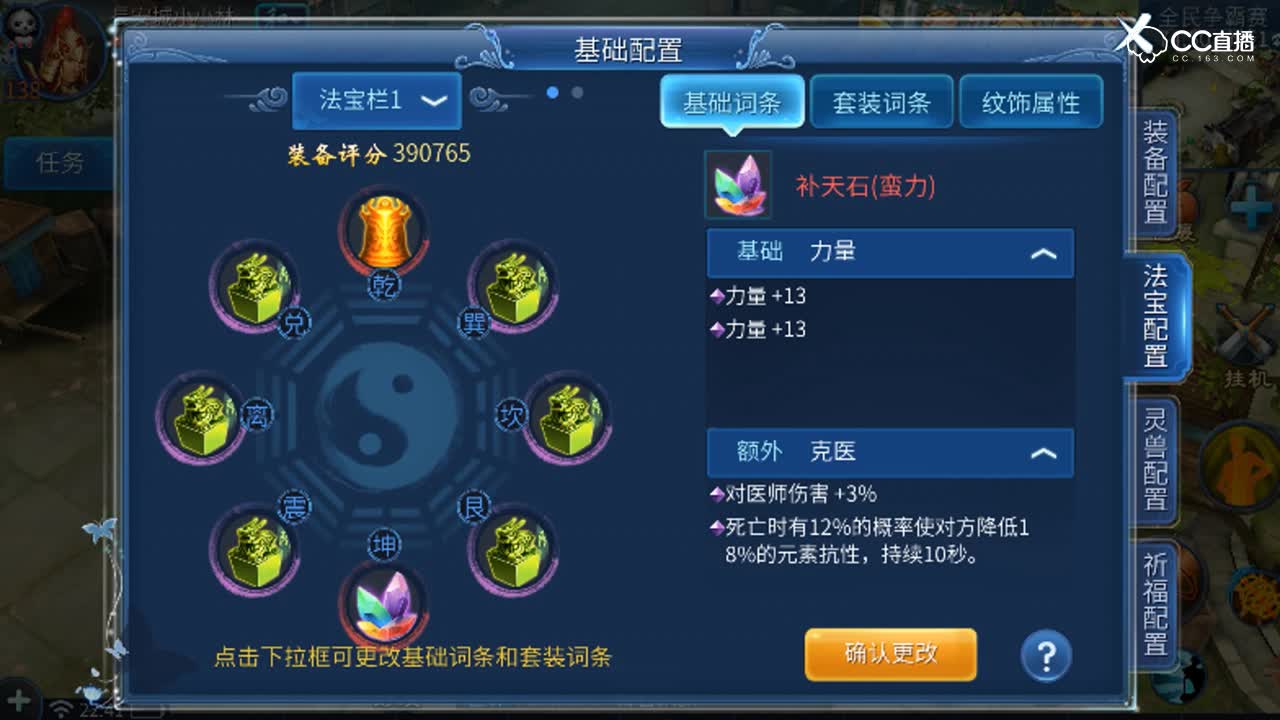
Task: Switch to the 套装词条 tab
Action: pyautogui.click(x=881, y=101)
